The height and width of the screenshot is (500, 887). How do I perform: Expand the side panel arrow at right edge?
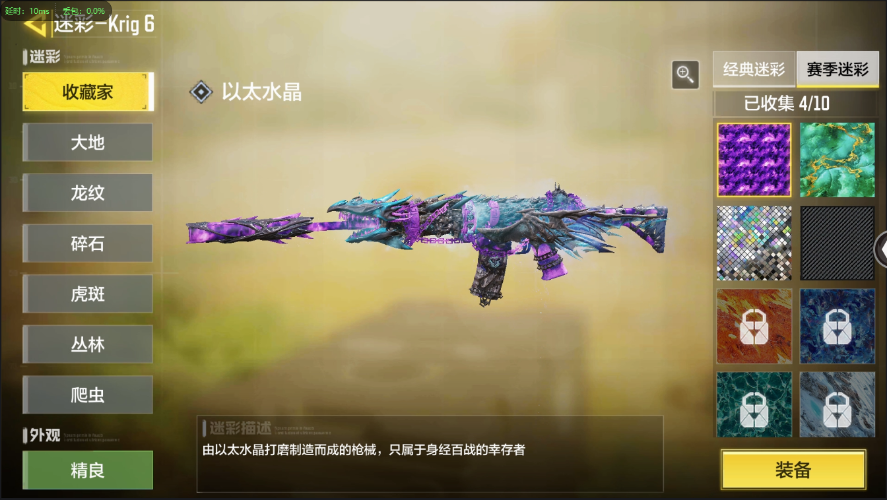click(880, 249)
